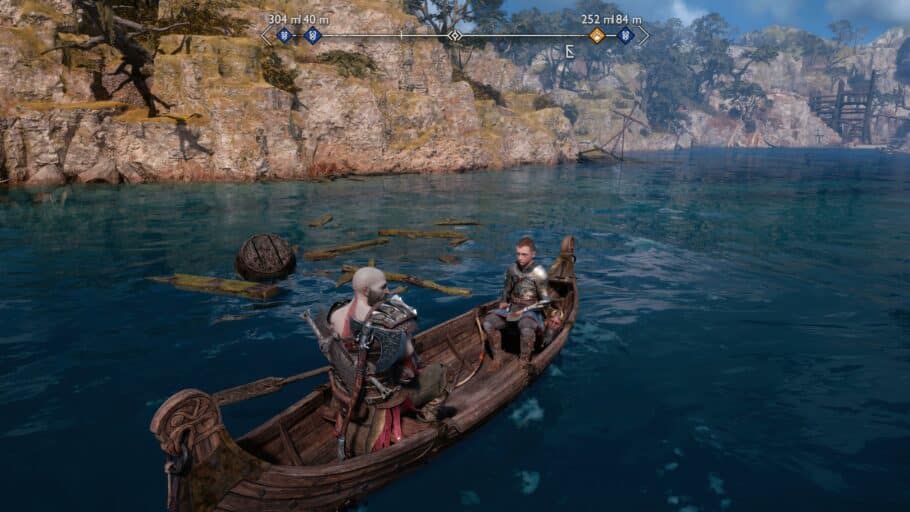Click the center diamond indicator on the compass
910x512 pixels.
click(455, 36)
